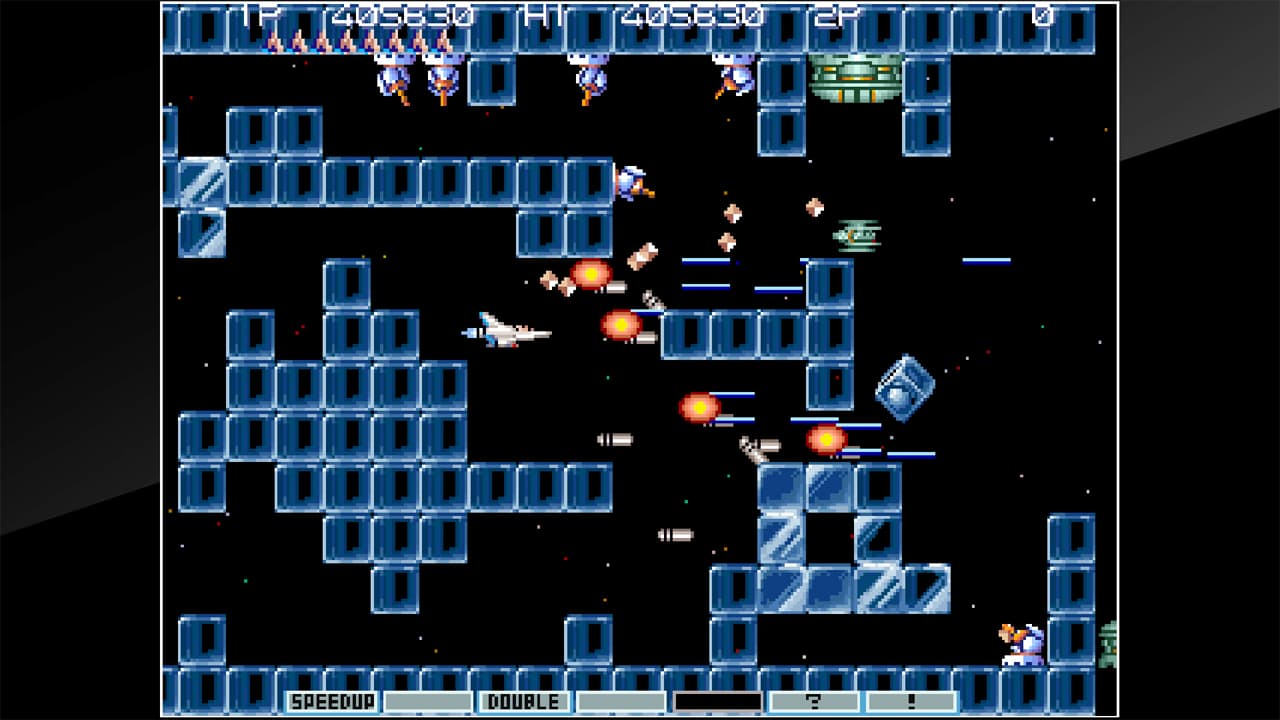
Task: Click the duck-like enemy near the top blocks
Action: coord(634,183)
